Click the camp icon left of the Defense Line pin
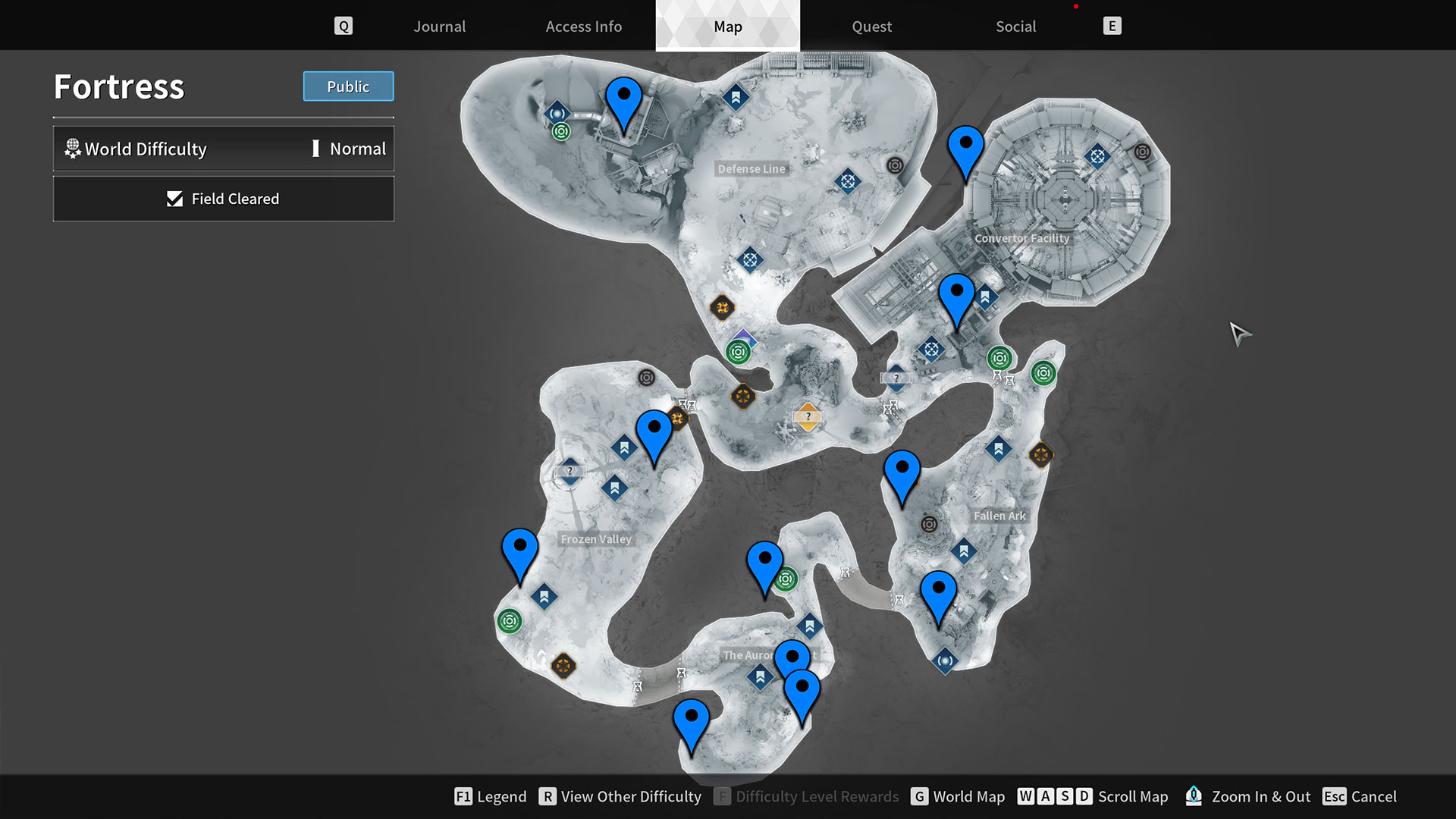The height and width of the screenshot is (819, 1456). coord(557,112)
